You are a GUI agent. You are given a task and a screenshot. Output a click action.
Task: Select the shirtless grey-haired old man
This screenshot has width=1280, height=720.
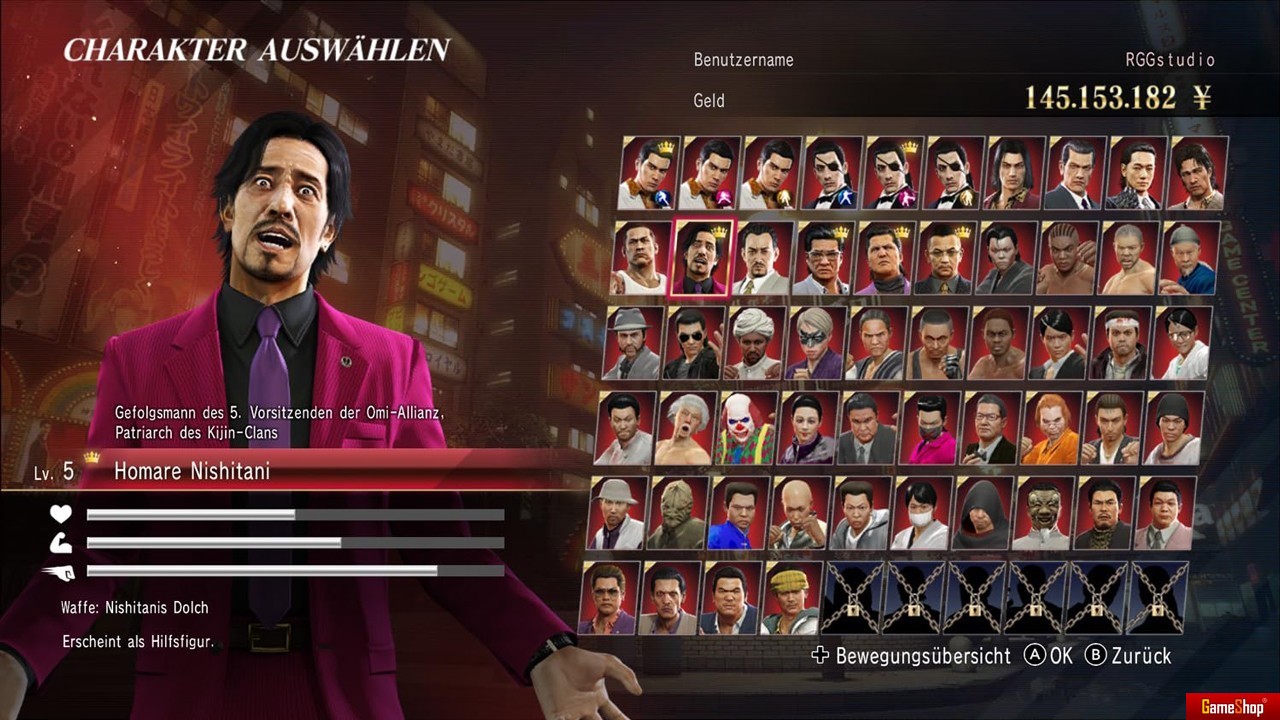coord(685,428)
